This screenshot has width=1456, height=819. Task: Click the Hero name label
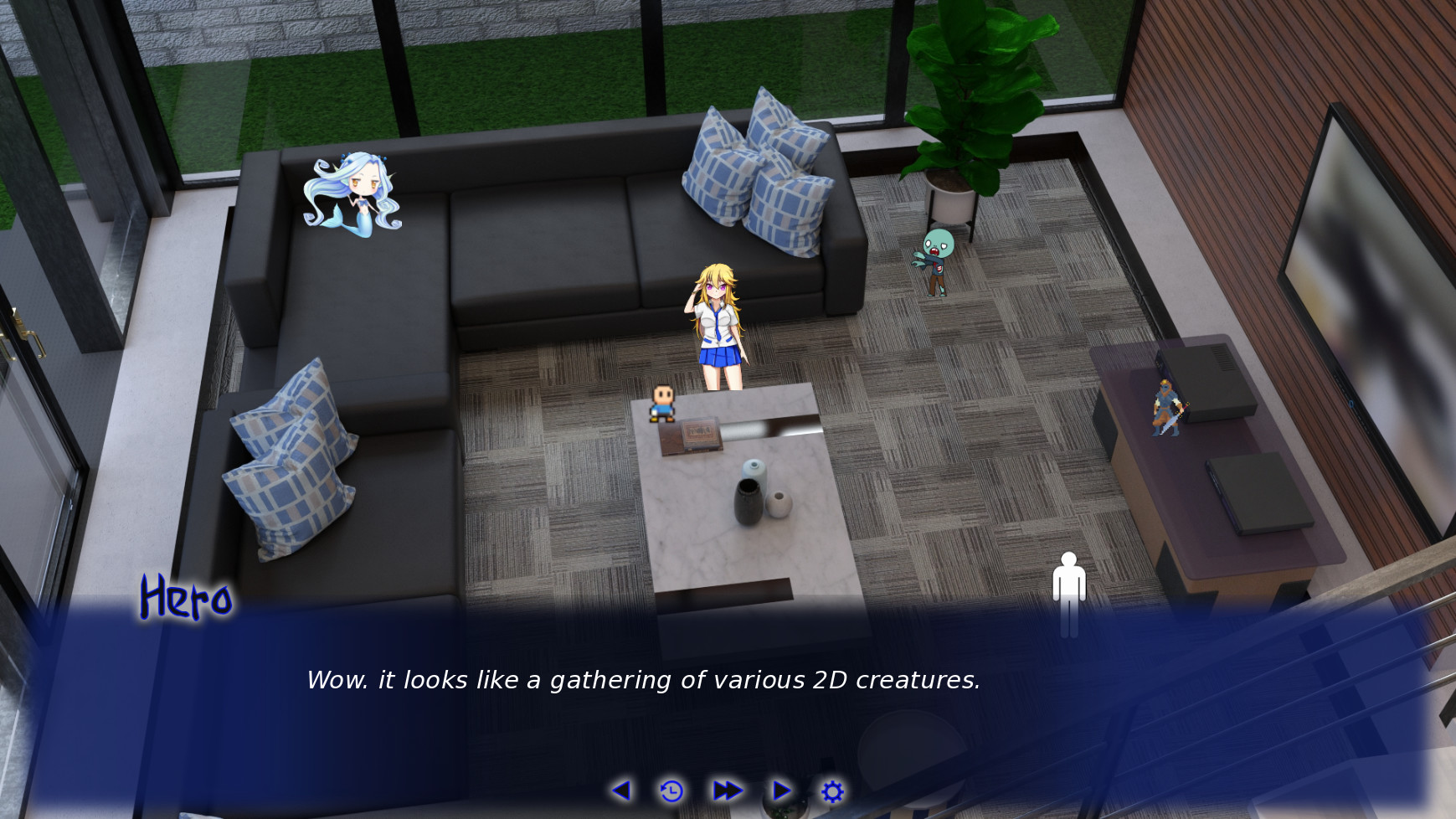click(x=186, y=598)
